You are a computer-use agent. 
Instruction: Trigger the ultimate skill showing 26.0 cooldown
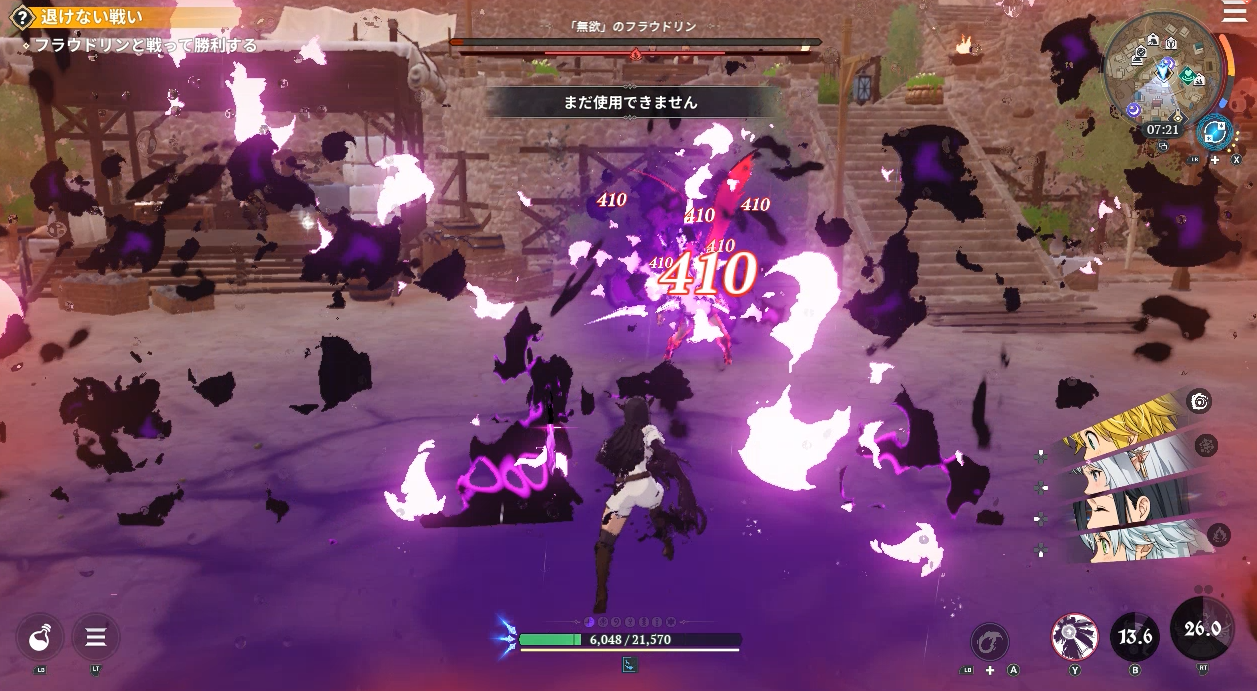tap(1202, 629)
